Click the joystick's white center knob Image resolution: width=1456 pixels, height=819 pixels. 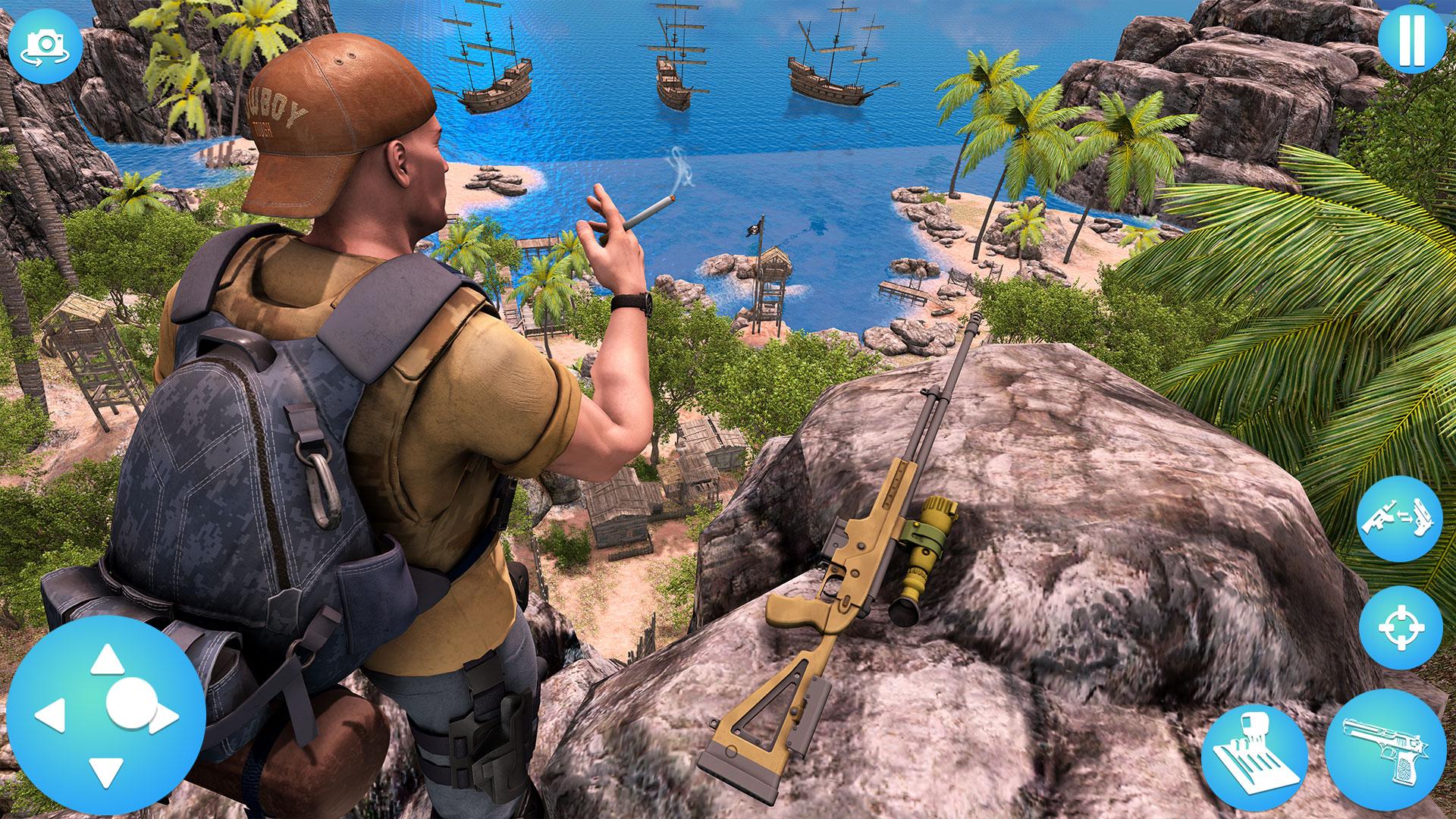(x=129, y=702)
